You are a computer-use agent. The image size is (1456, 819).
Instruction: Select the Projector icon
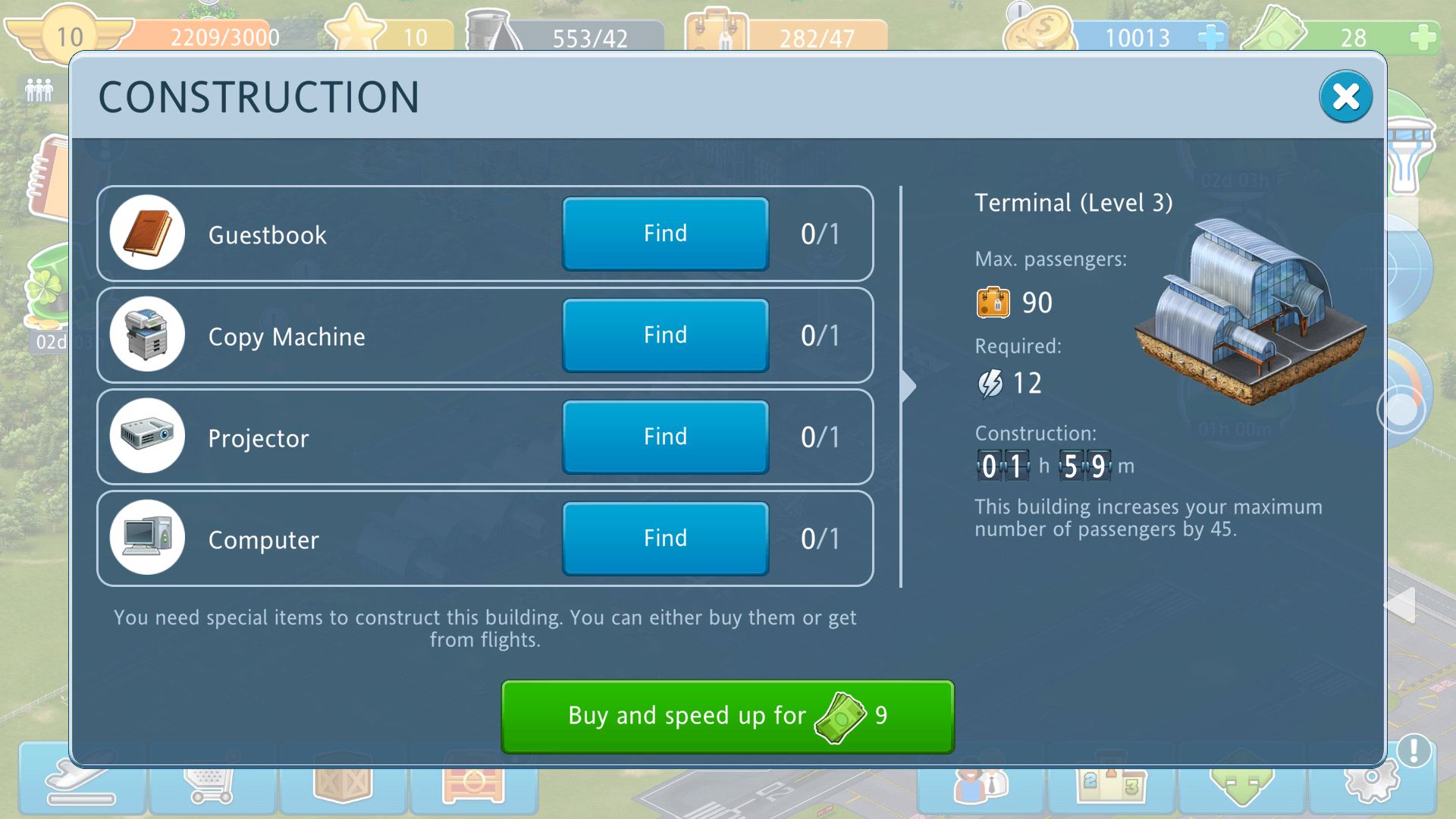coord(147,436)
